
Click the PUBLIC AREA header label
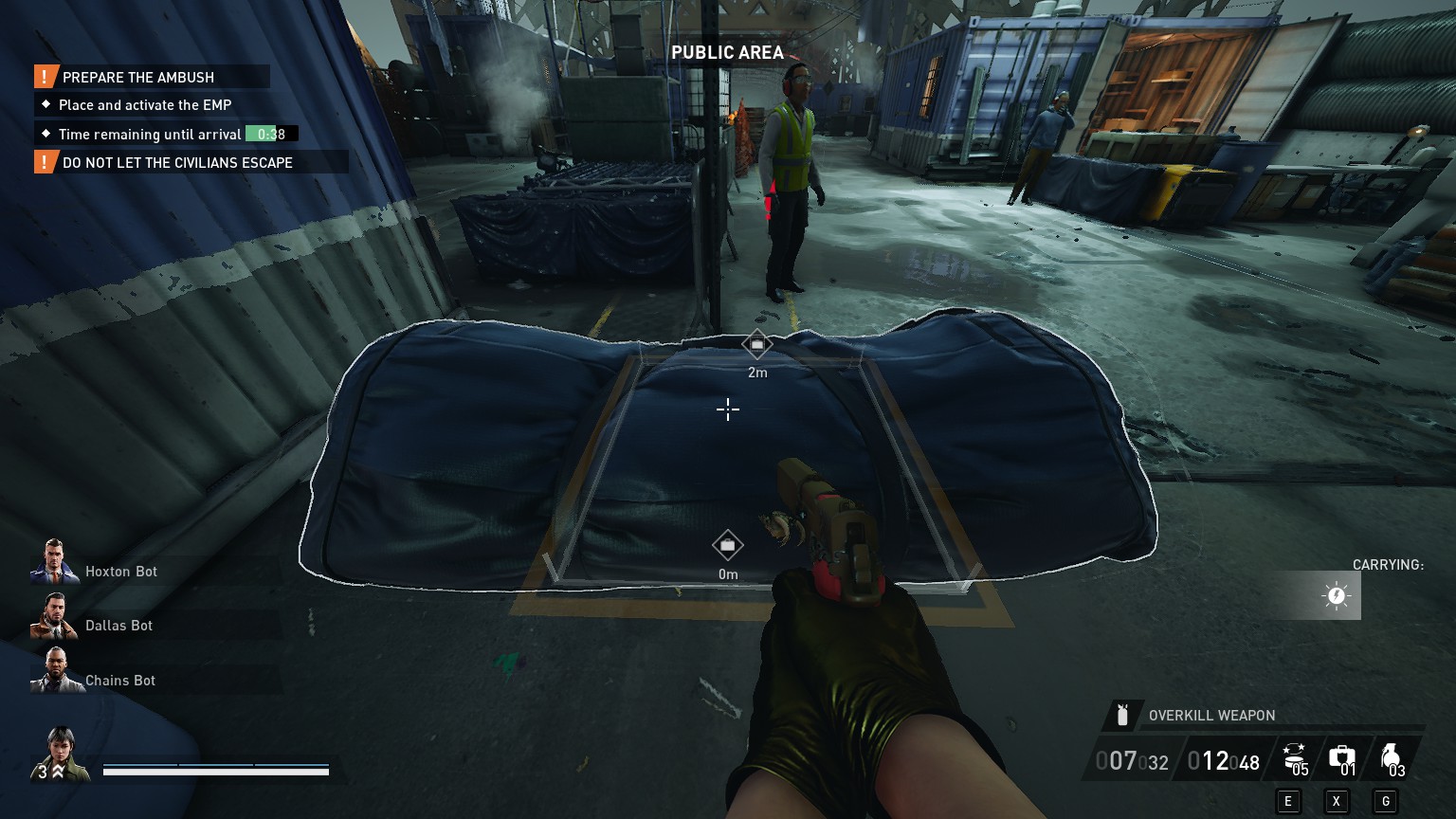point(728,53)
